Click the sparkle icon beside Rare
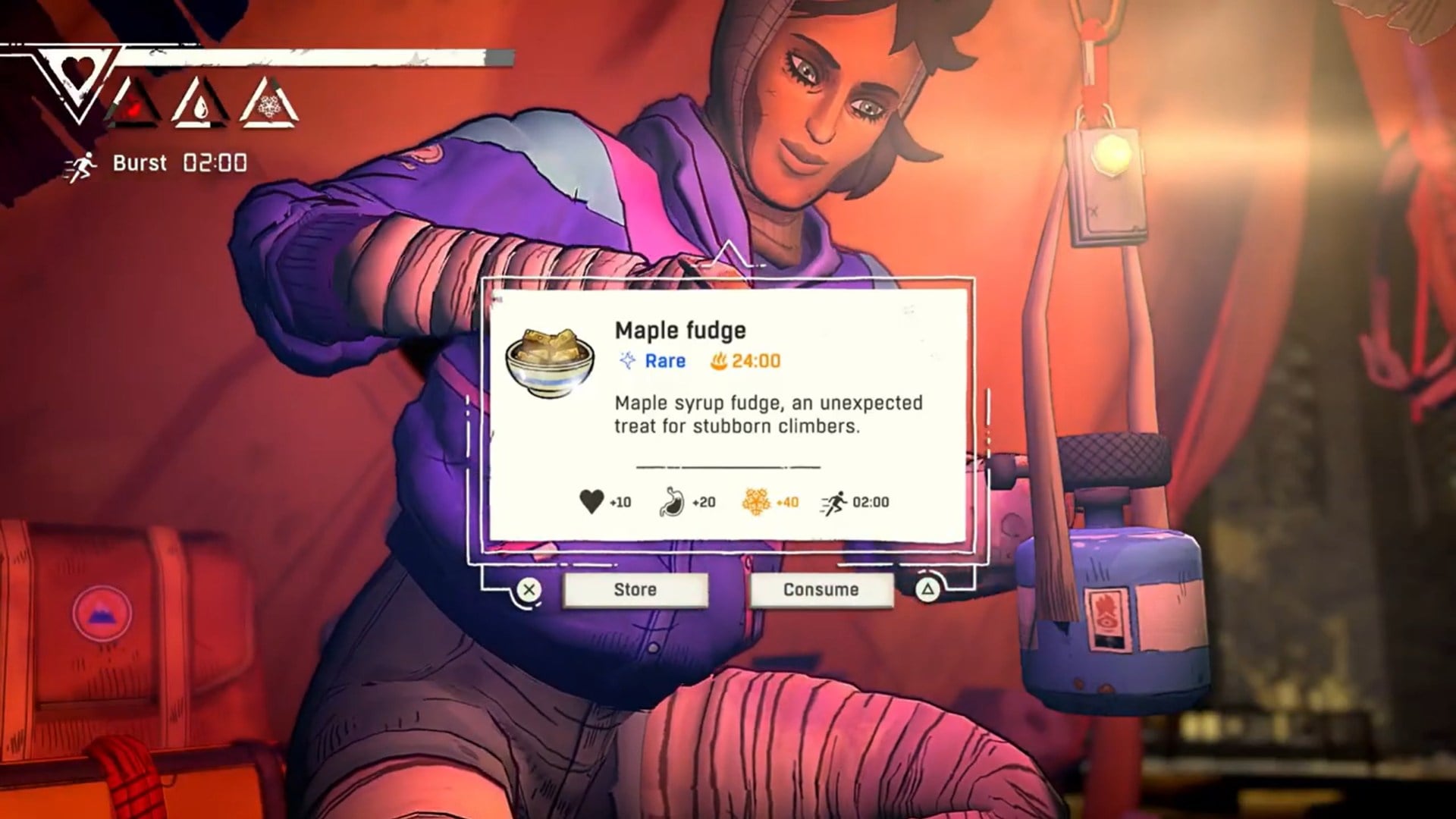The width and height of the screenshot is (1456, 819). point(626,362)
